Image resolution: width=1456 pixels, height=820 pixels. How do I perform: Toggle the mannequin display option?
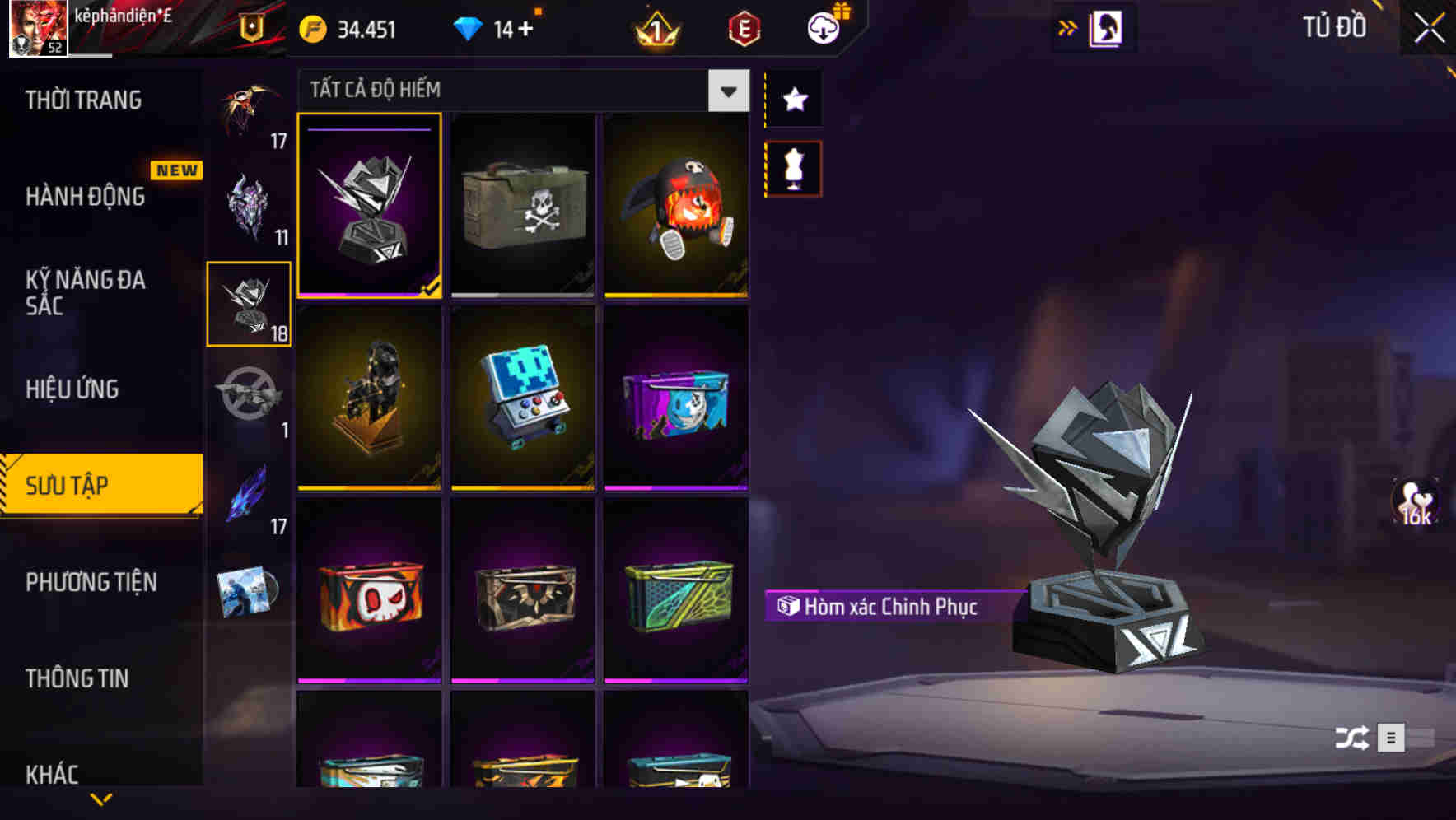point(793,167)
